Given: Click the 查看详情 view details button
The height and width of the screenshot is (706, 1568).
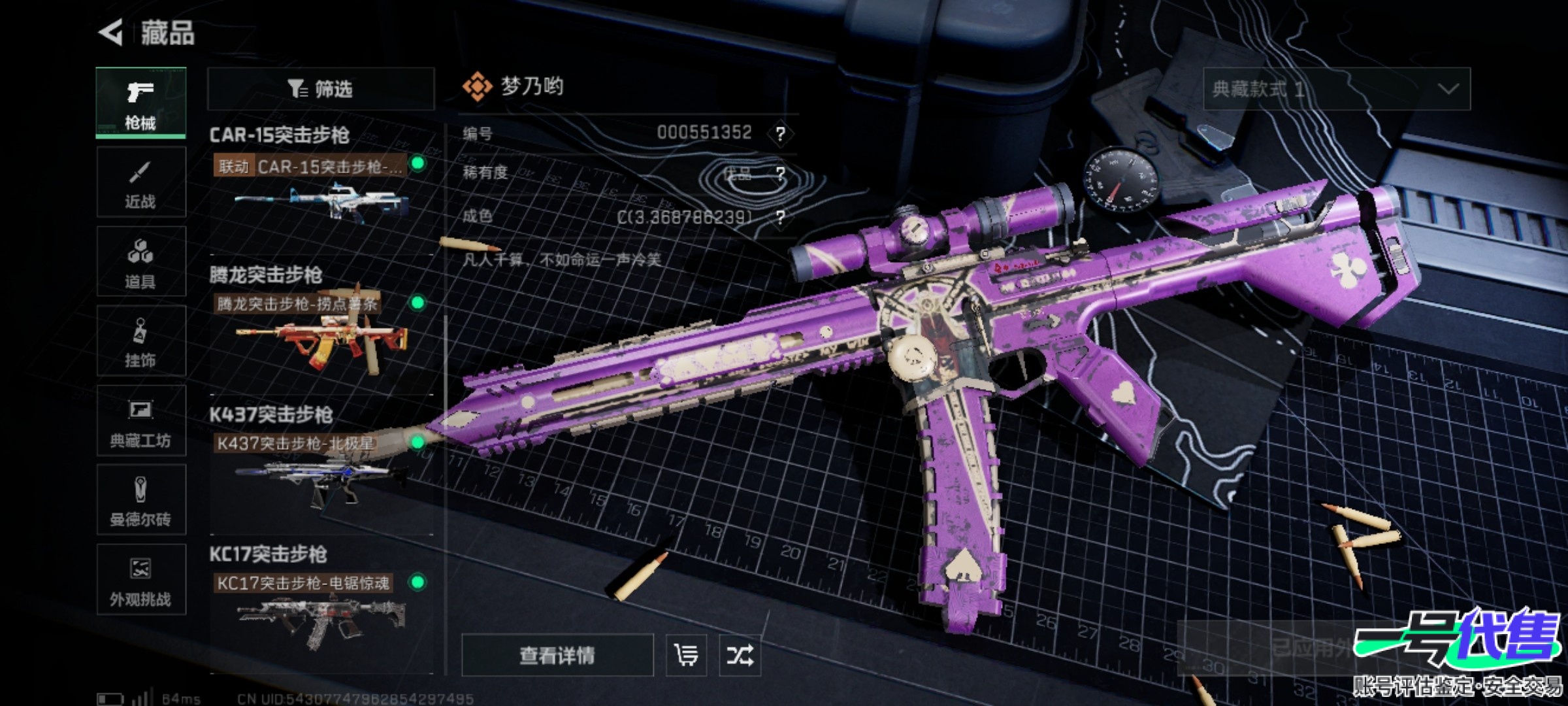Looking at the screenshot, I should (x=557, y=655).
